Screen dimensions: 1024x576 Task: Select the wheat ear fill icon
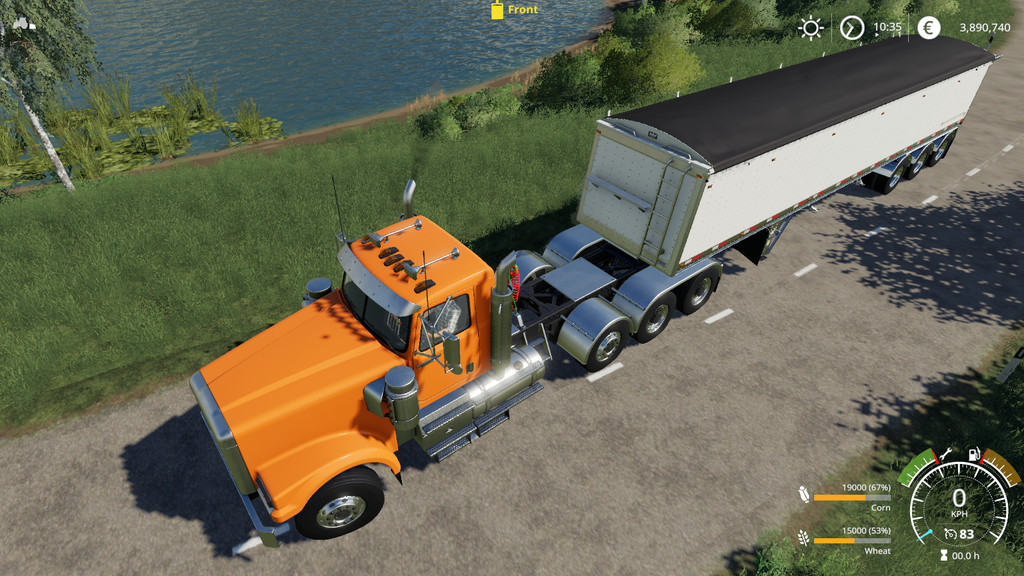click(x=804, y=539)
